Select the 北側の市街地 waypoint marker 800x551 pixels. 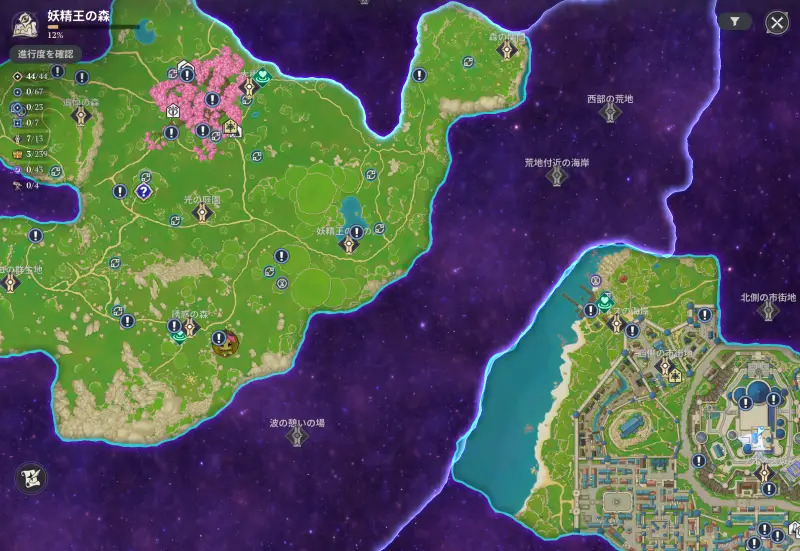[x=768, y=311]
